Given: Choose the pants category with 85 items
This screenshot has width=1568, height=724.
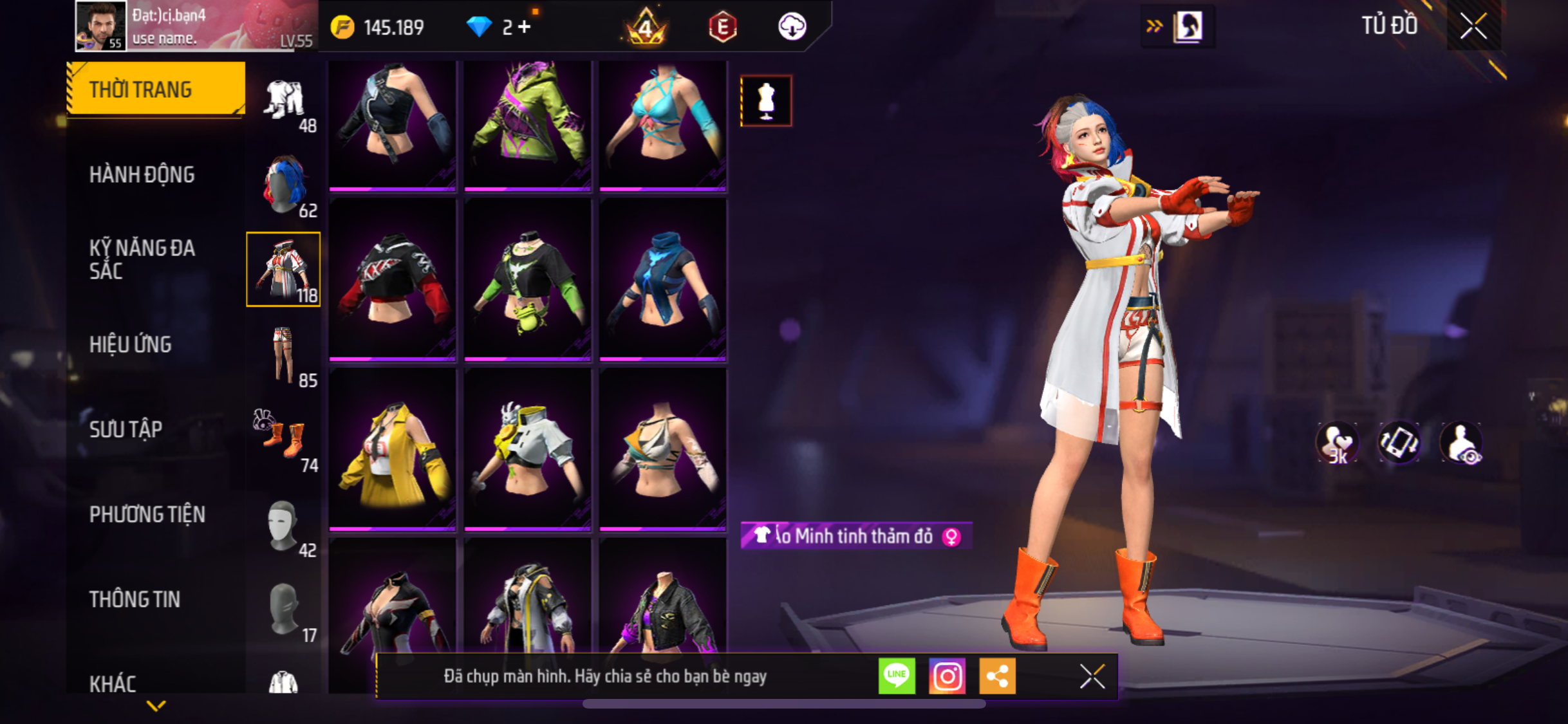Looking at the screenshot, I should pyautogui.click(x=284, y=355).
